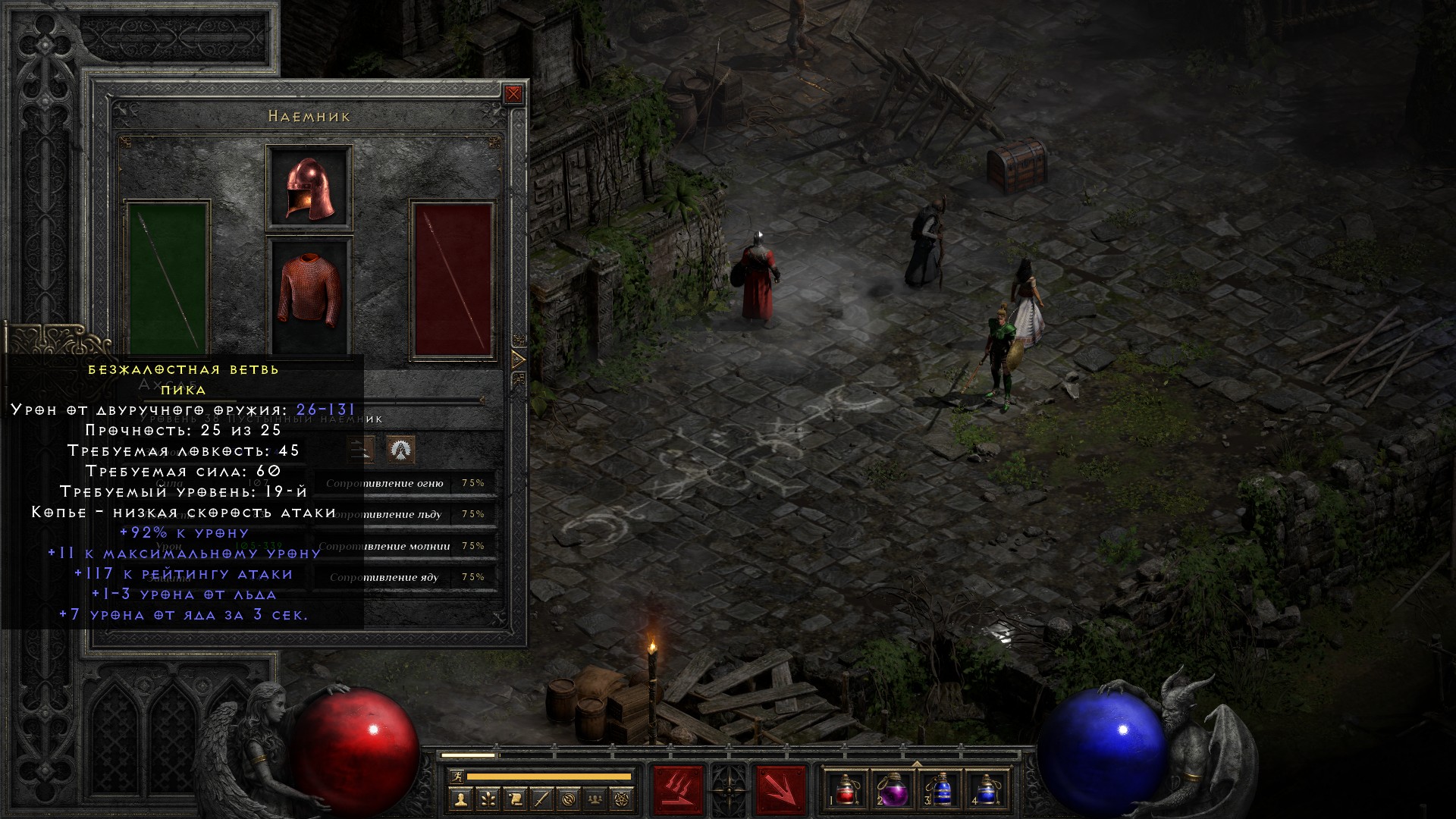Open the inventory sword icon
This screenshot has height=819, width=1456.
click(542, 799)
